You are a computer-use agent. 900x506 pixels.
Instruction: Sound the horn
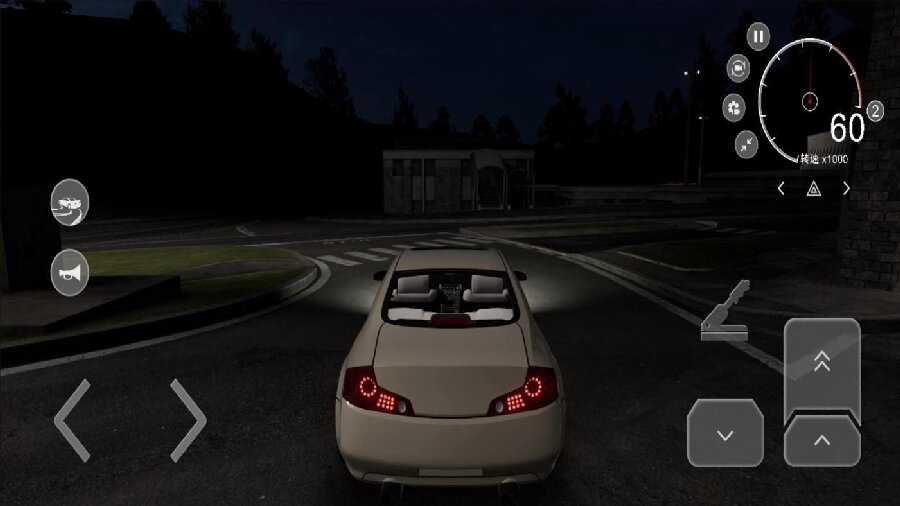[x=70, y=272]
